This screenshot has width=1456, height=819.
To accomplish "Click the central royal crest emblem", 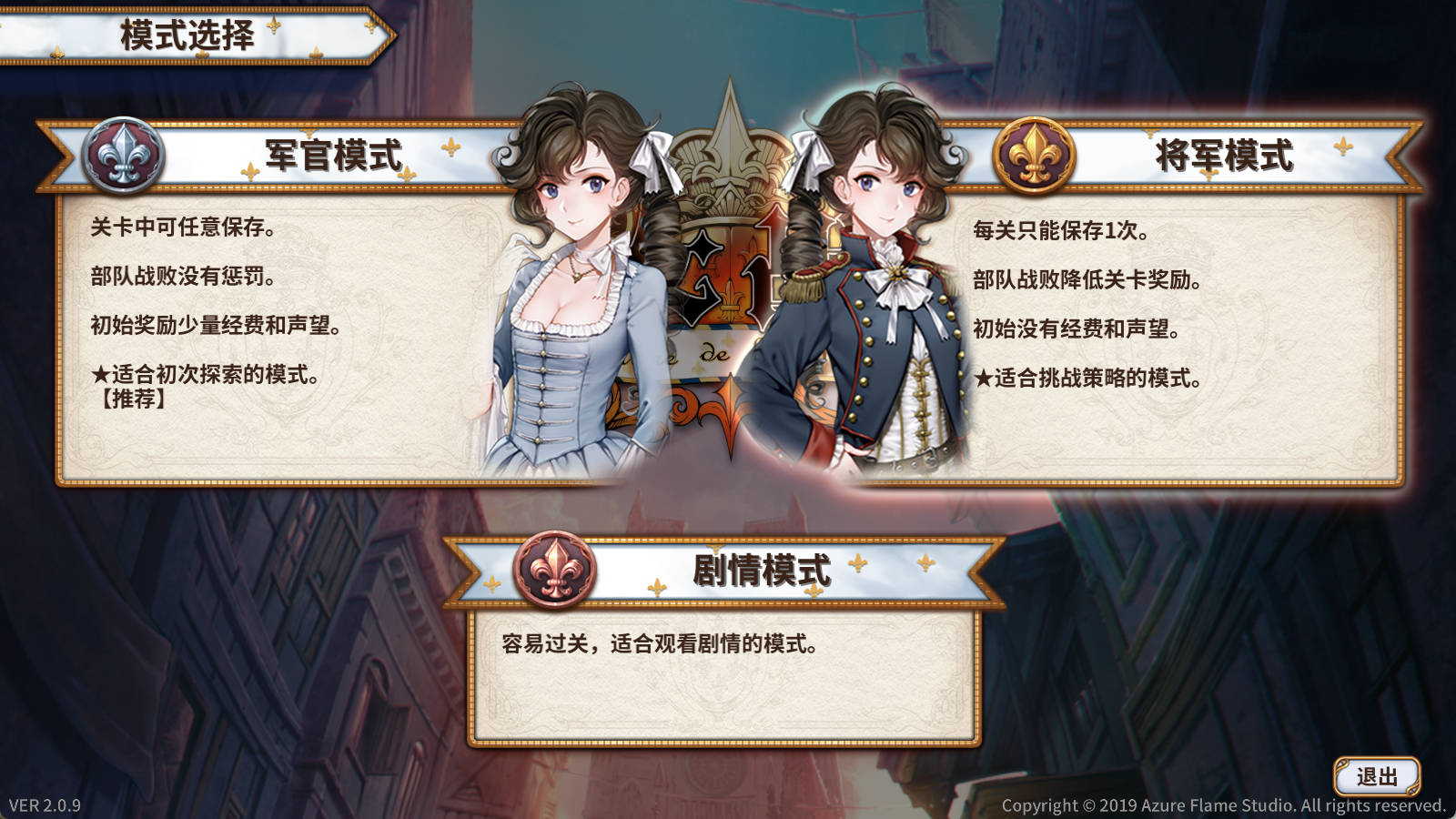I will click(728, 273).
